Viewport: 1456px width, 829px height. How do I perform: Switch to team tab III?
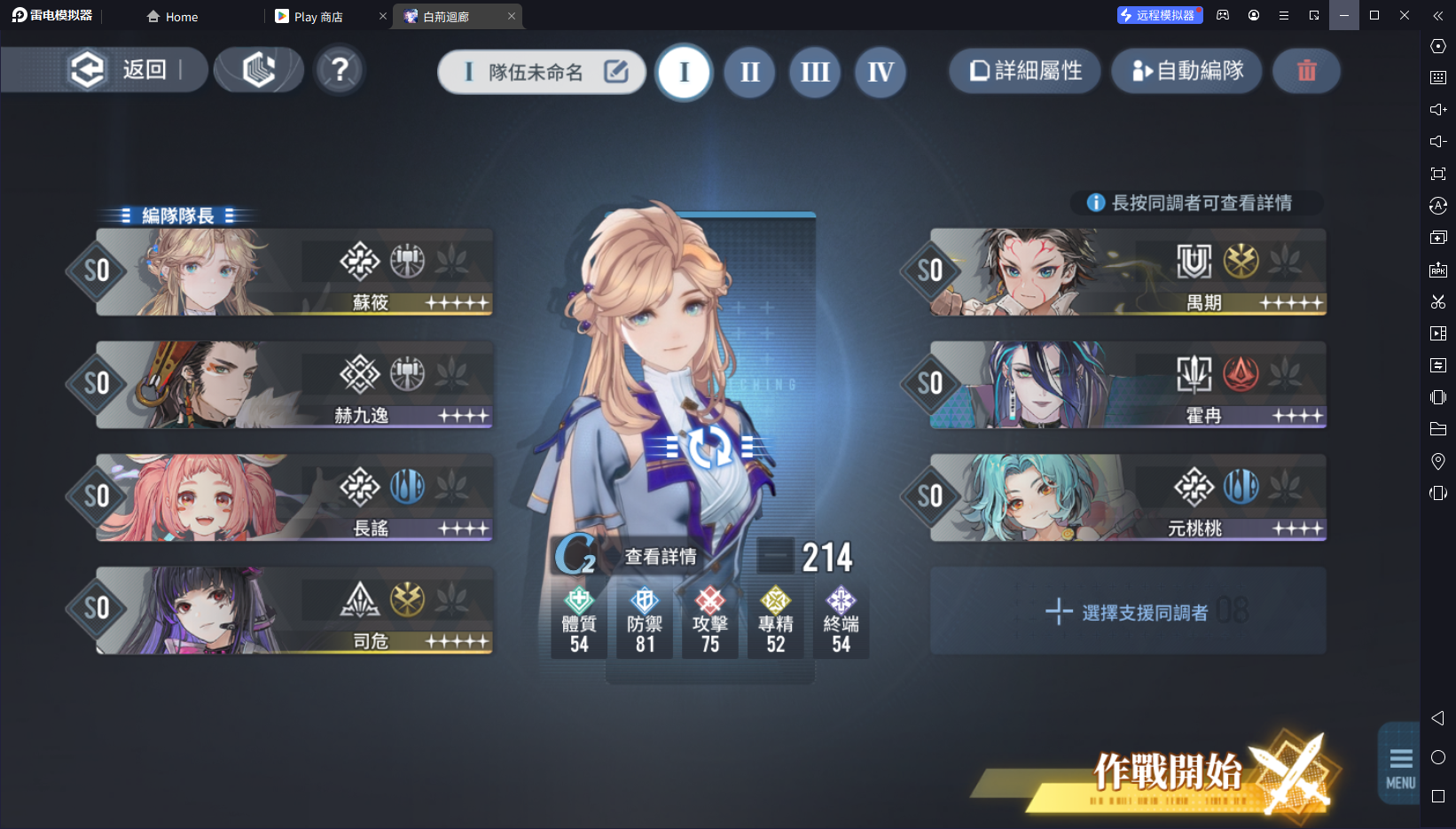click(815, 72)
